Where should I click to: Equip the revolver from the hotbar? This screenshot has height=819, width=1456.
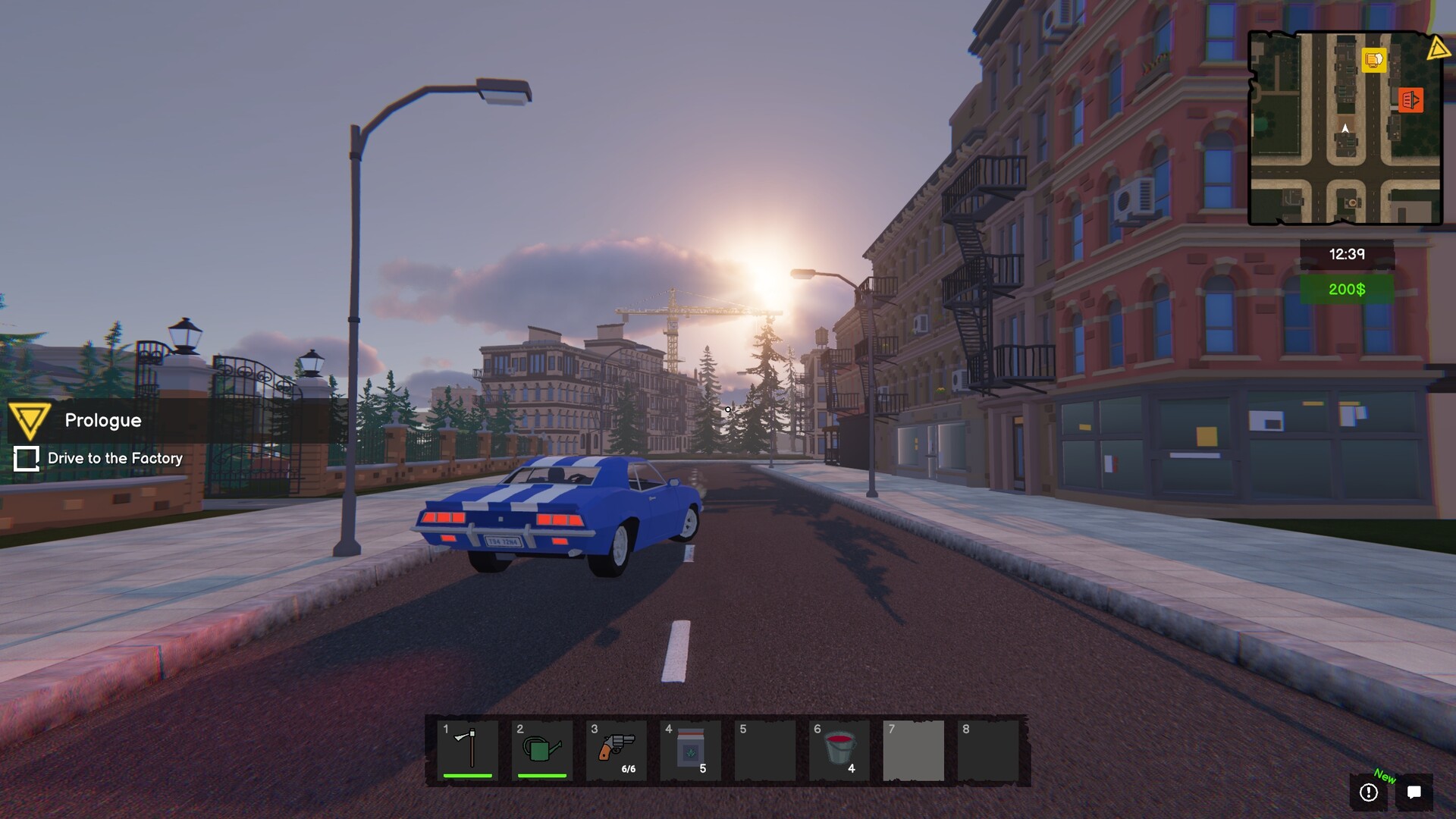[x=617, y=750]
